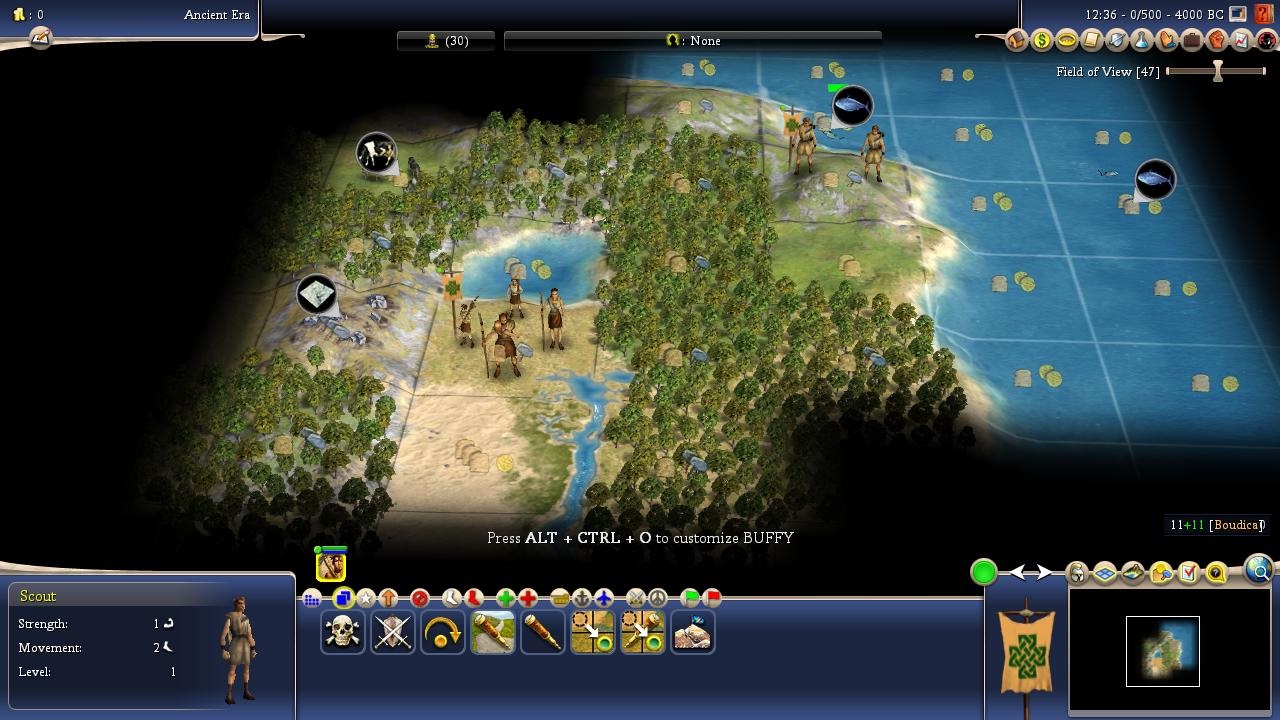Viewport: 1280px width, 720px height.
Task: Open the victory conditions checkmark icon
Action: point(1188,573)
